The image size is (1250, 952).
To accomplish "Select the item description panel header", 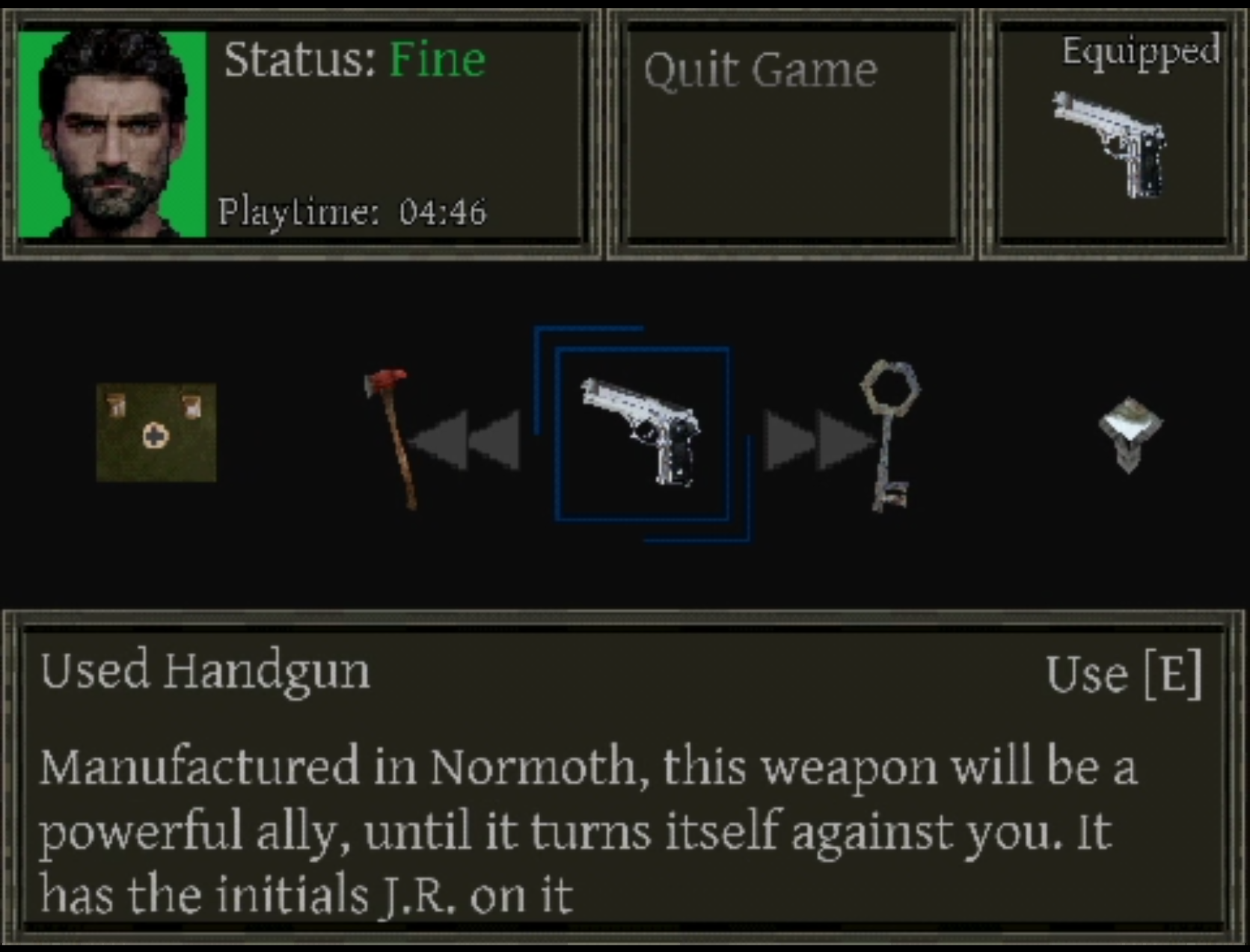I will 206,671.
